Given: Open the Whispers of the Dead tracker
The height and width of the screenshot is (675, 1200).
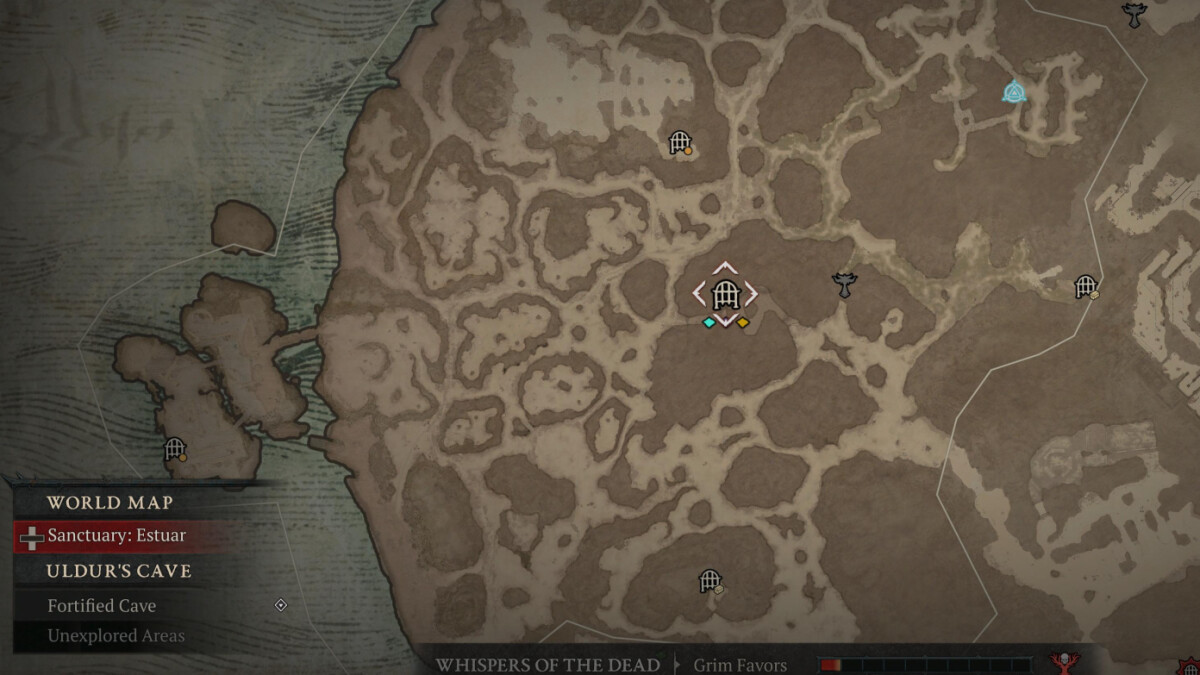Looking at the screenshot, I should pos(547,665).
